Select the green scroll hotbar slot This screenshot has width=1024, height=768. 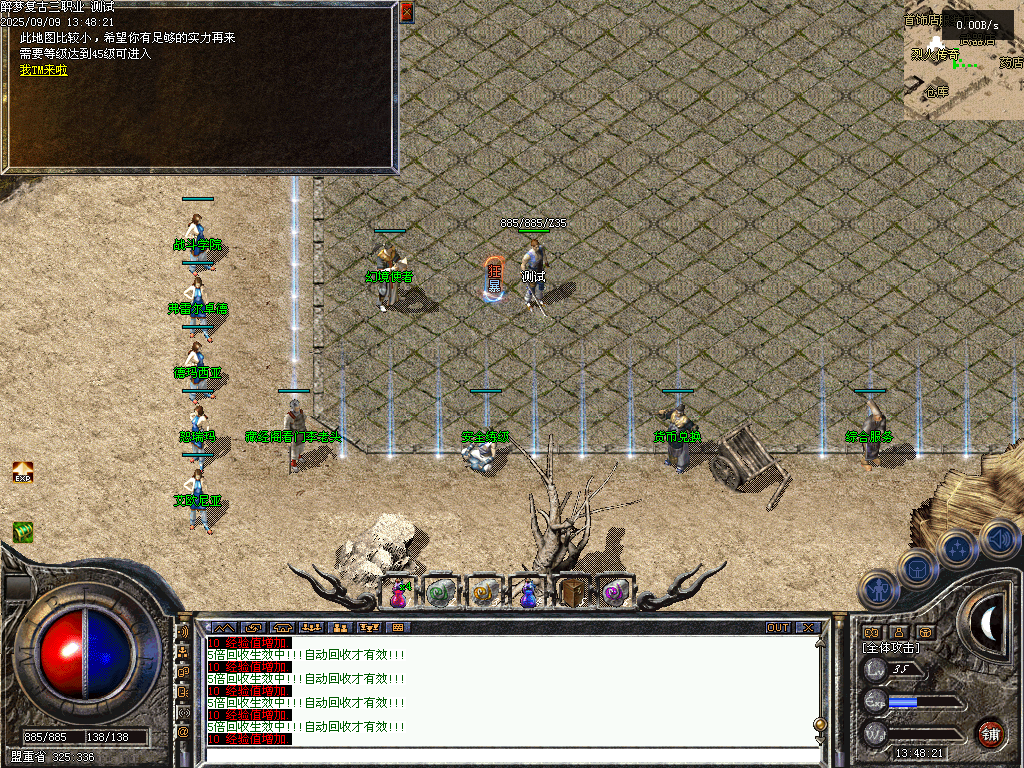tap(440, 593)
